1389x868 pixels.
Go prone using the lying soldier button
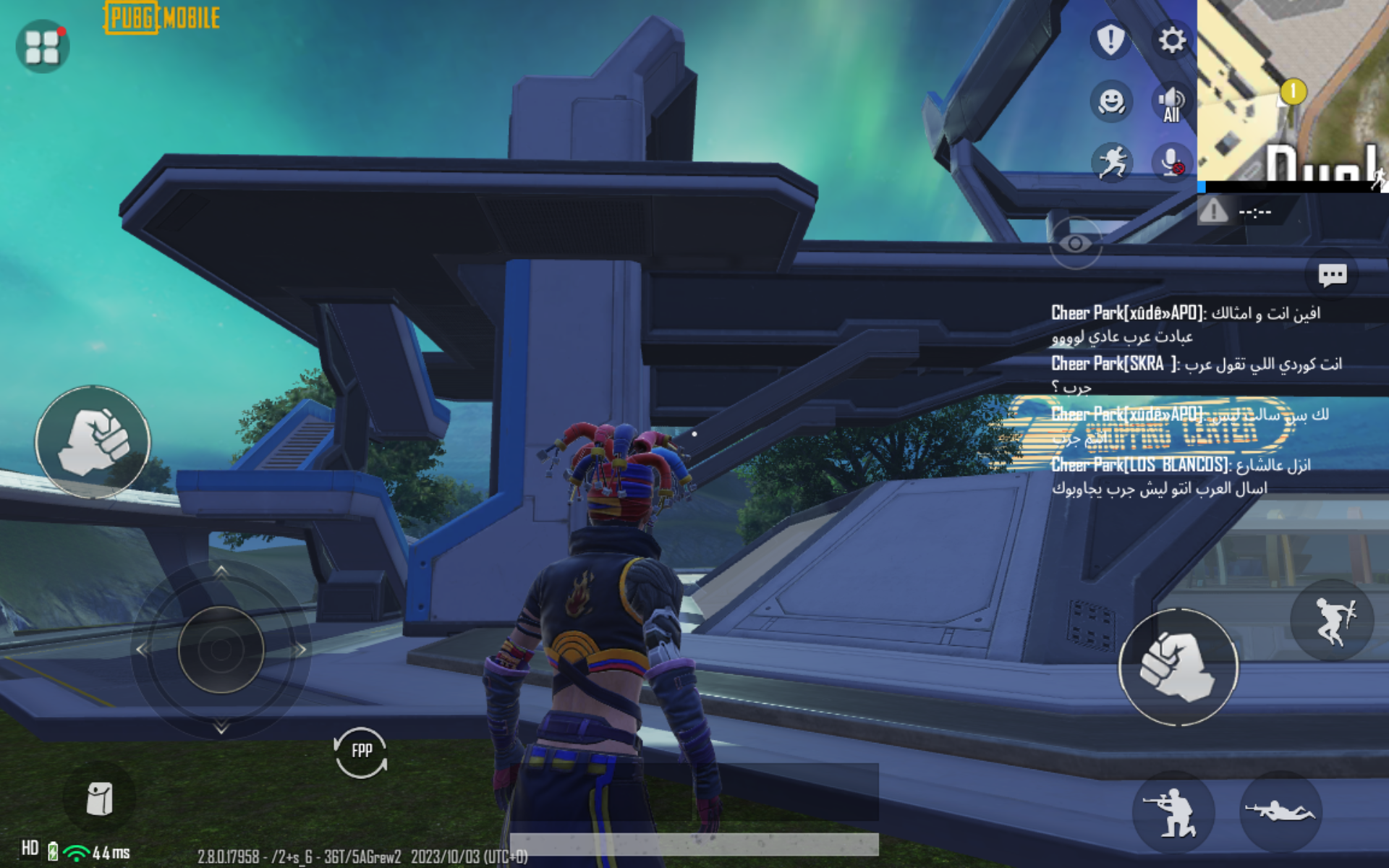pyautogui.click(x=1280, y=812)
